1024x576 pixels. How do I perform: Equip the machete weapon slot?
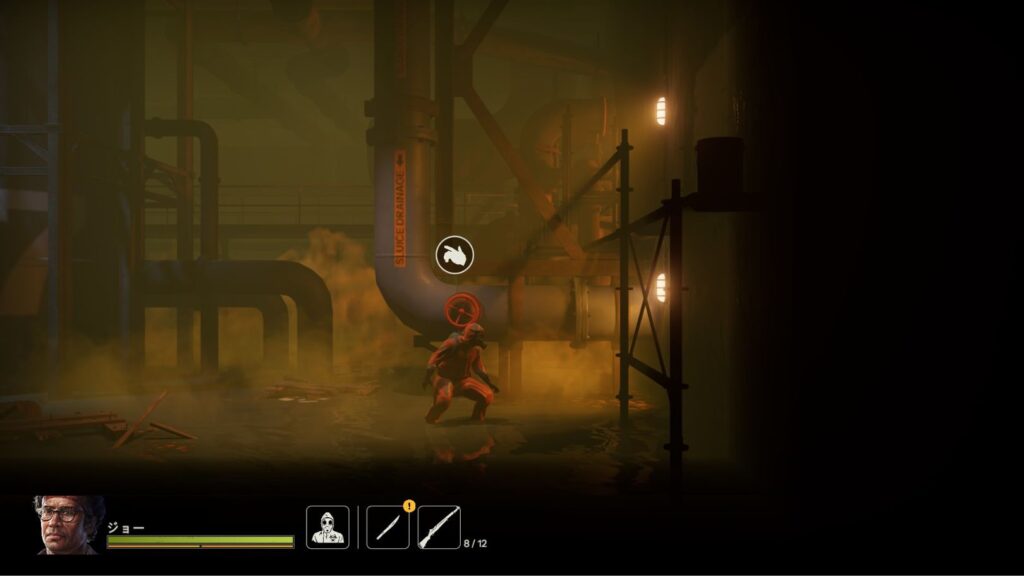coord(387,527)
